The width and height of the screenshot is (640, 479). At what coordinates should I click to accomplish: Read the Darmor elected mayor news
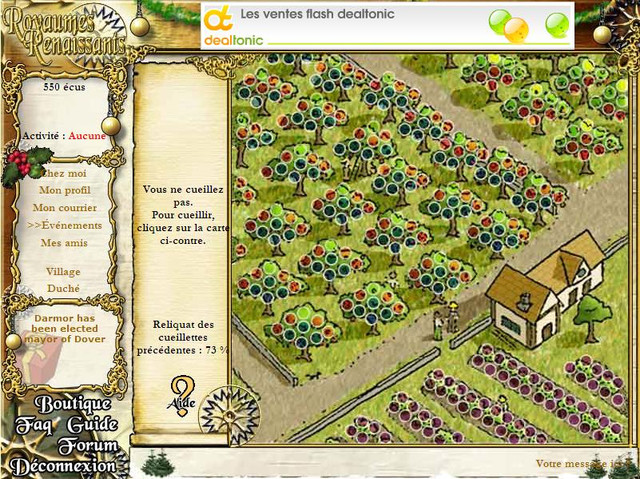click(68, 328)
